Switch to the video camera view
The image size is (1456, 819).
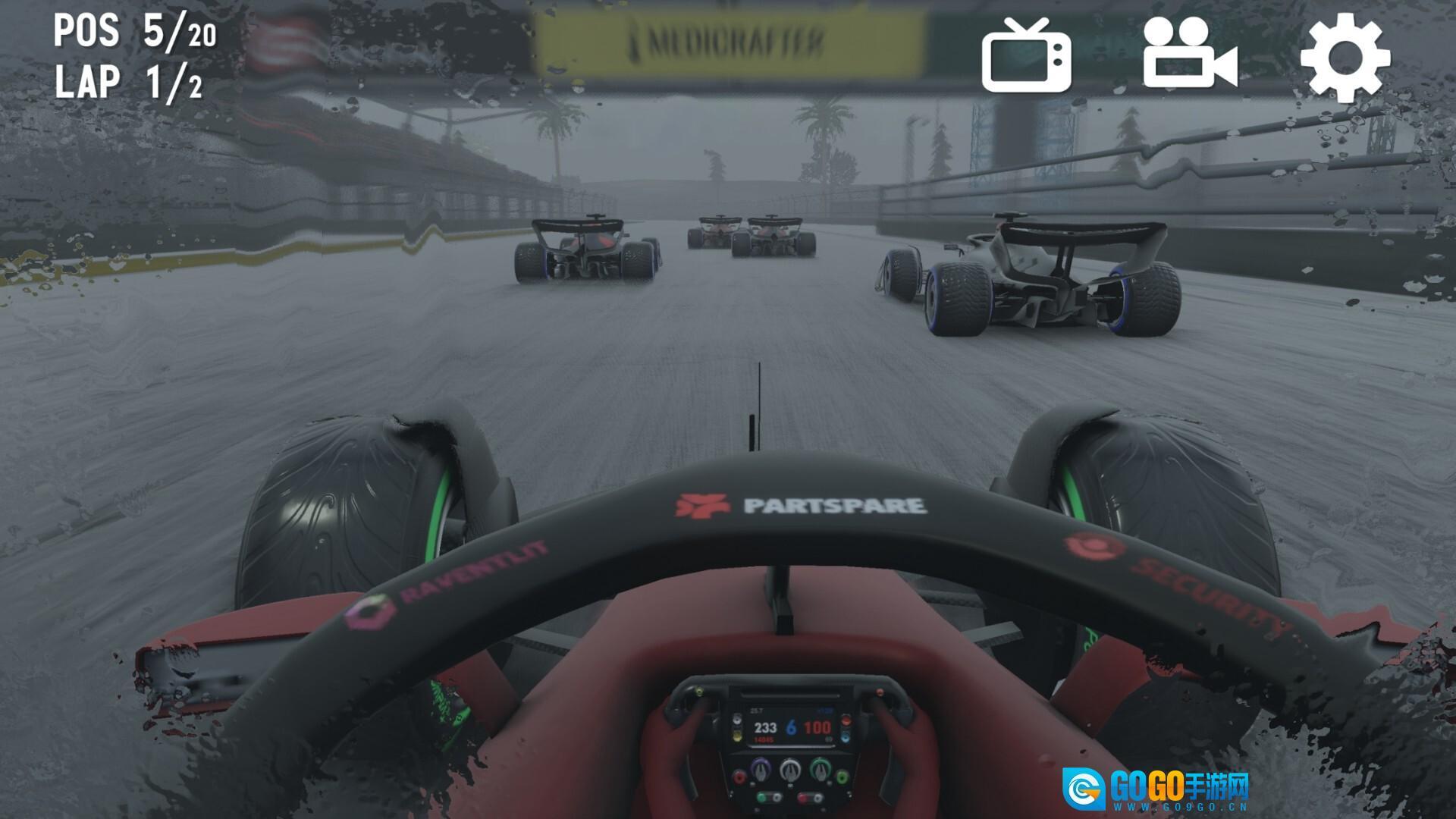coord(1191,57)
